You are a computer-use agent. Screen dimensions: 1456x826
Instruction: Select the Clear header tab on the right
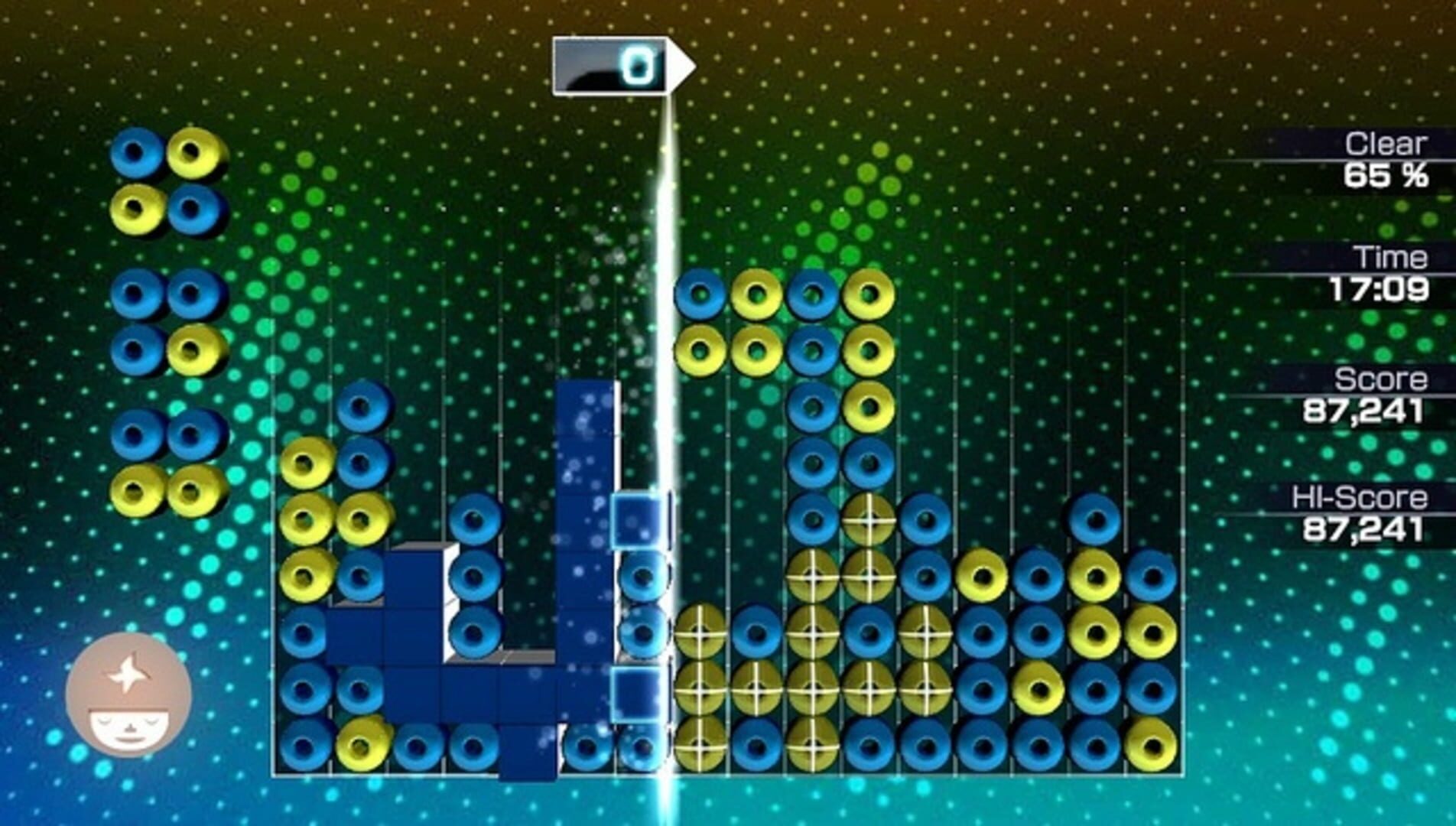coord(1384,145)
